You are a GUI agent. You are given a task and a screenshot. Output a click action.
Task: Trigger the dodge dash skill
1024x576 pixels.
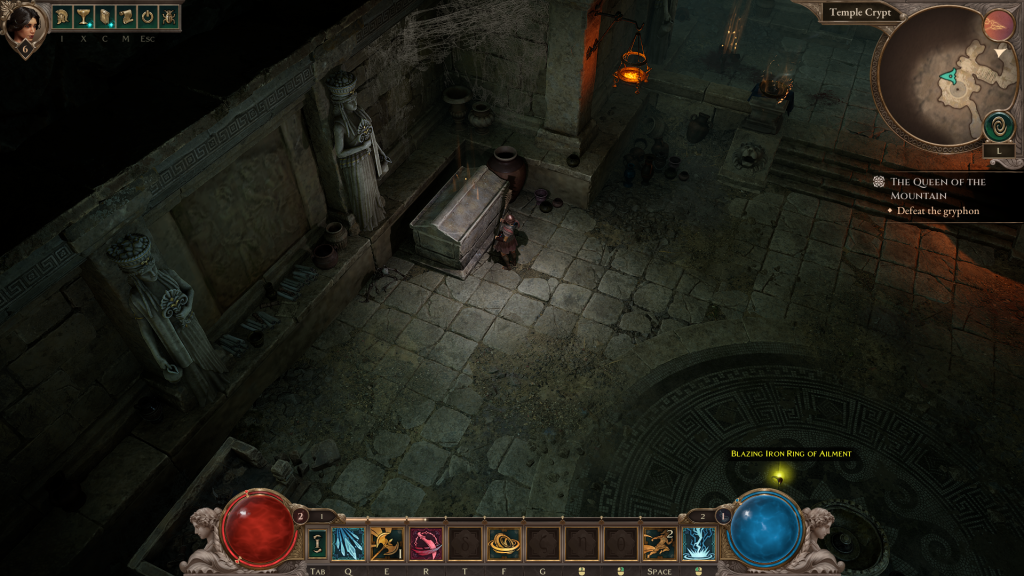tap(659, 544)
